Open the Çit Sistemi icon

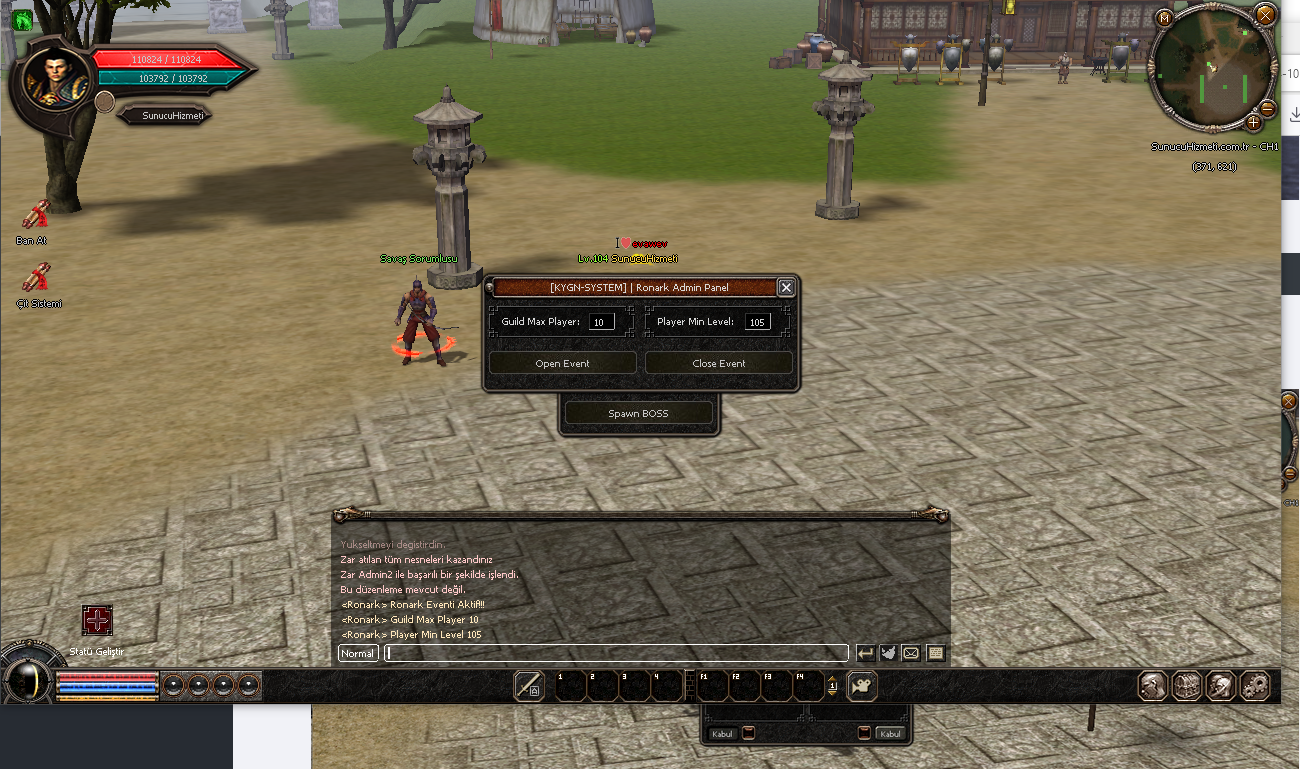click(x=38, y=277)
